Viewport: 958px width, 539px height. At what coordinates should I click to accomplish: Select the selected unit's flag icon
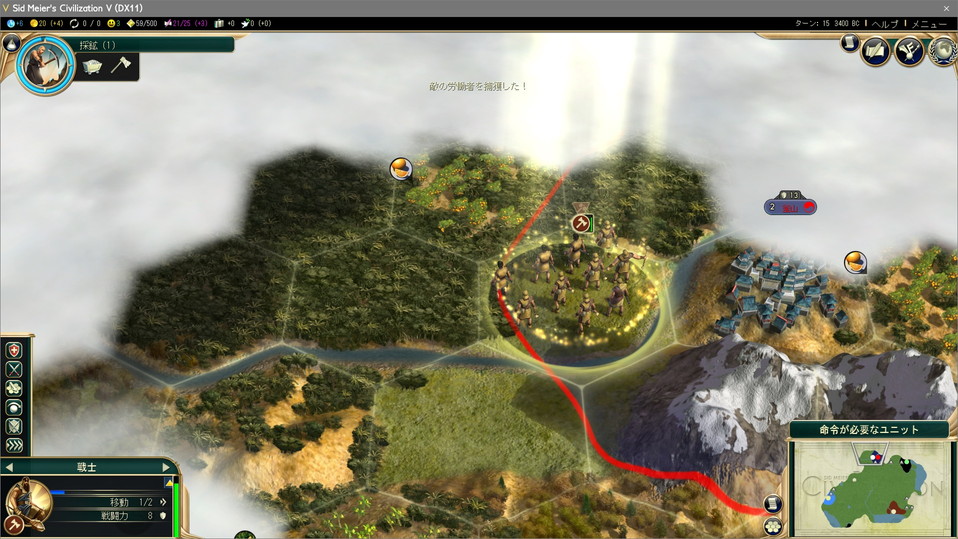580,223
